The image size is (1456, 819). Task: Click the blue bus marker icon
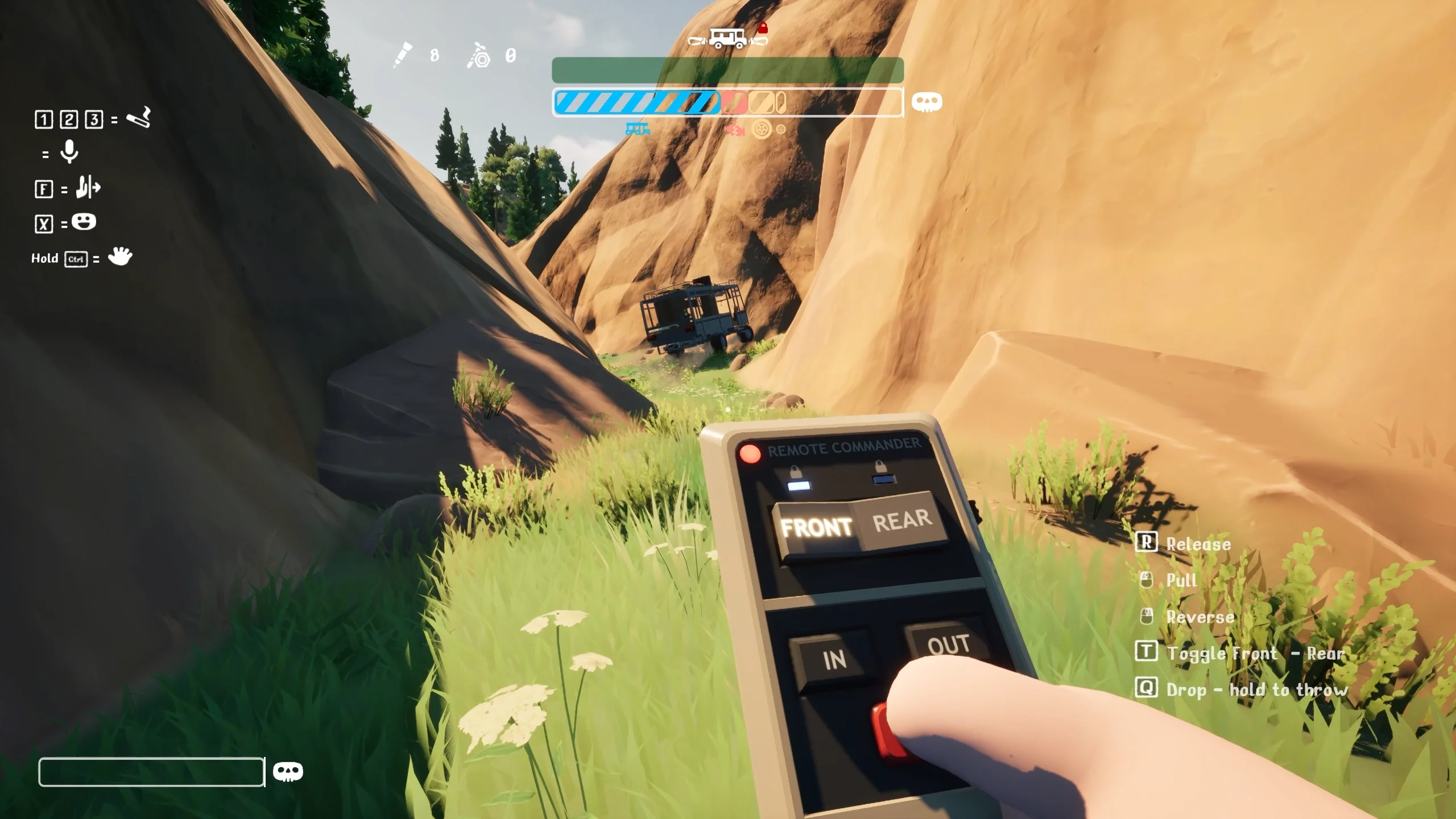[638, 129]
